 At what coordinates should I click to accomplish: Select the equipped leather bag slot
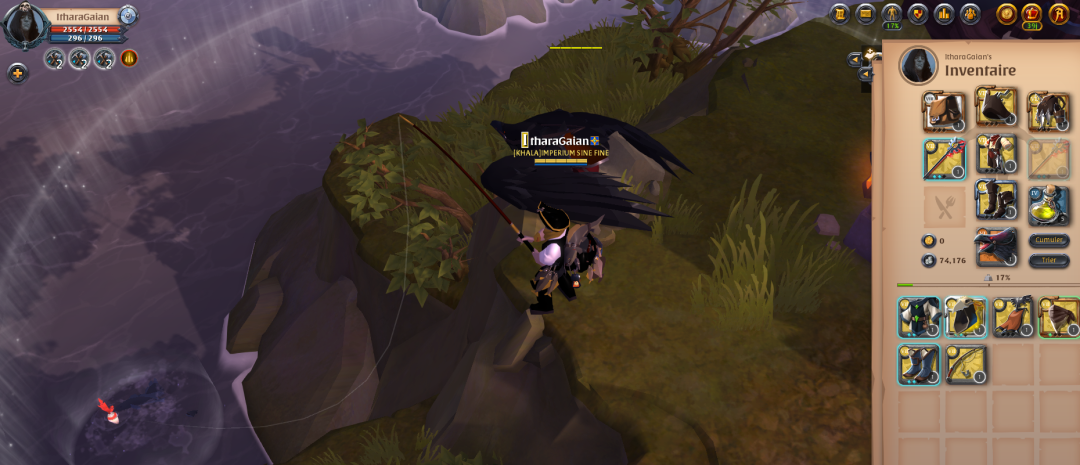(944, 112)
